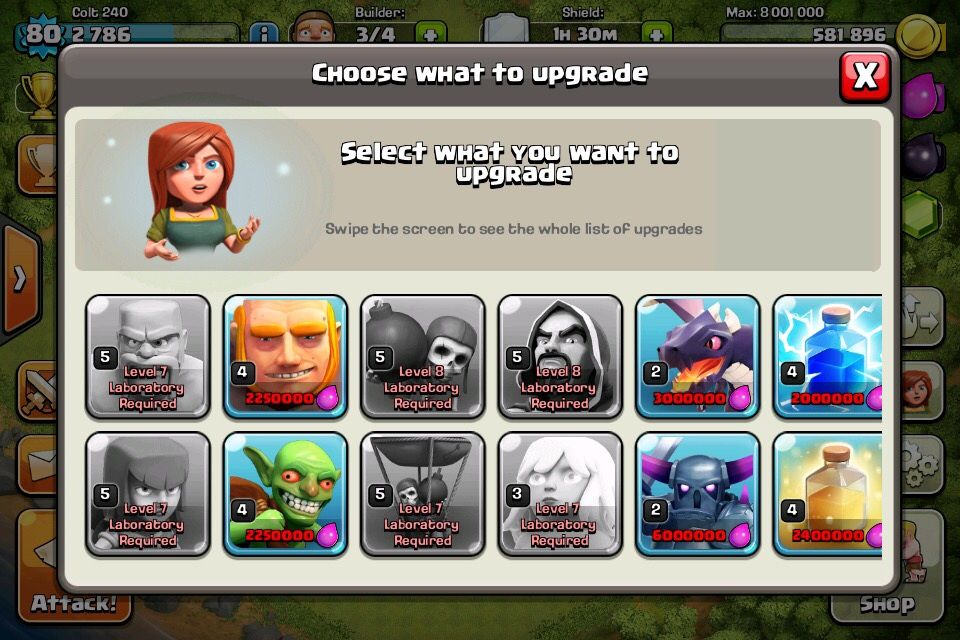Tap the locked Balloon tile
The width and height of the screenshot is (960, 640).
[422, 493]
